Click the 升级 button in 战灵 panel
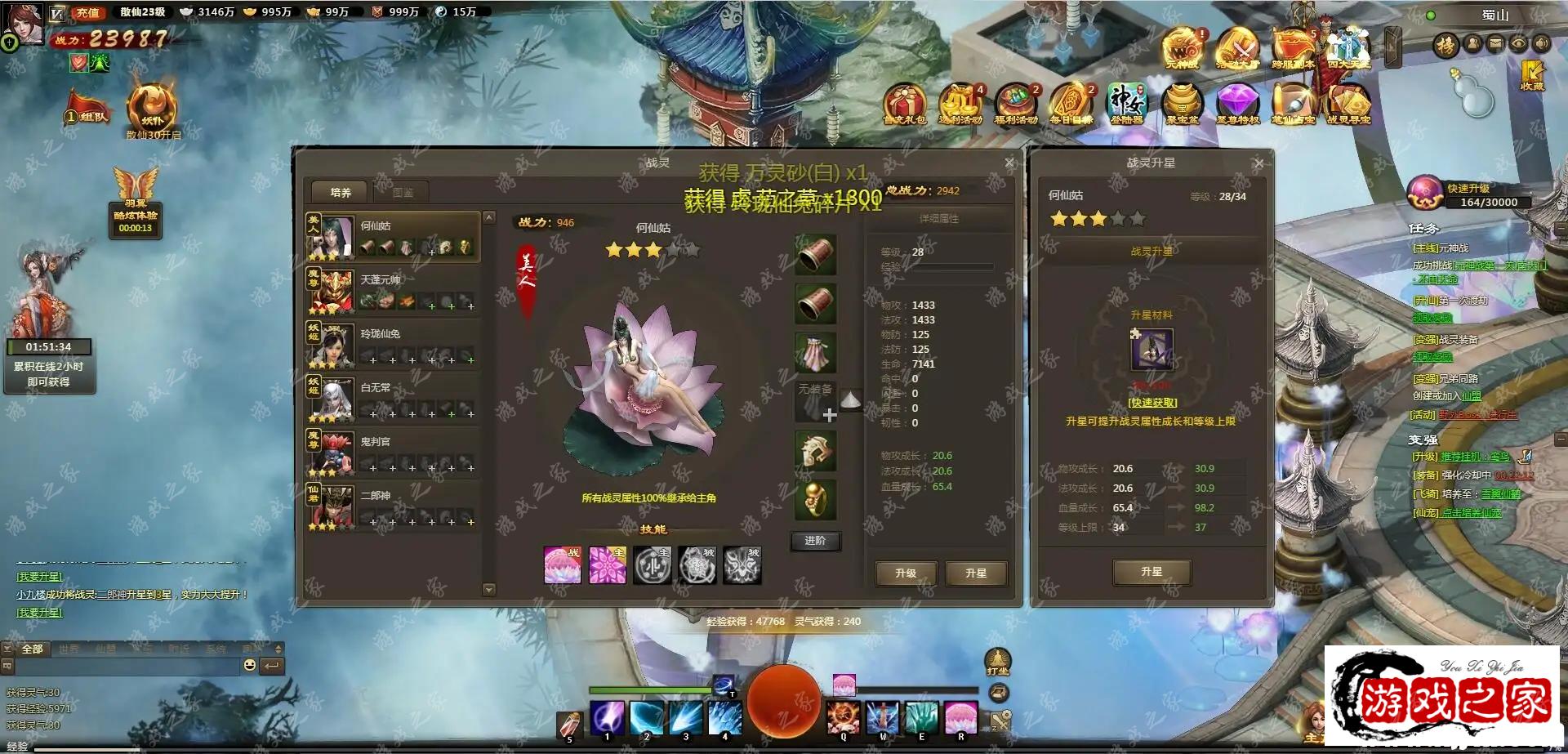 click(906, 573)
